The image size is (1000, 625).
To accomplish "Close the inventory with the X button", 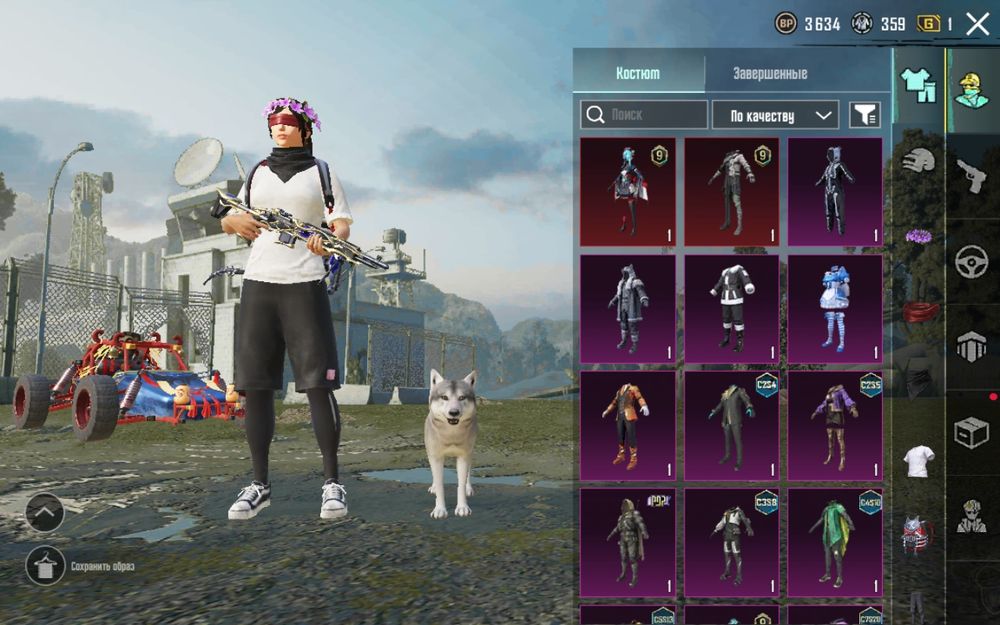I will coord(977,24).
